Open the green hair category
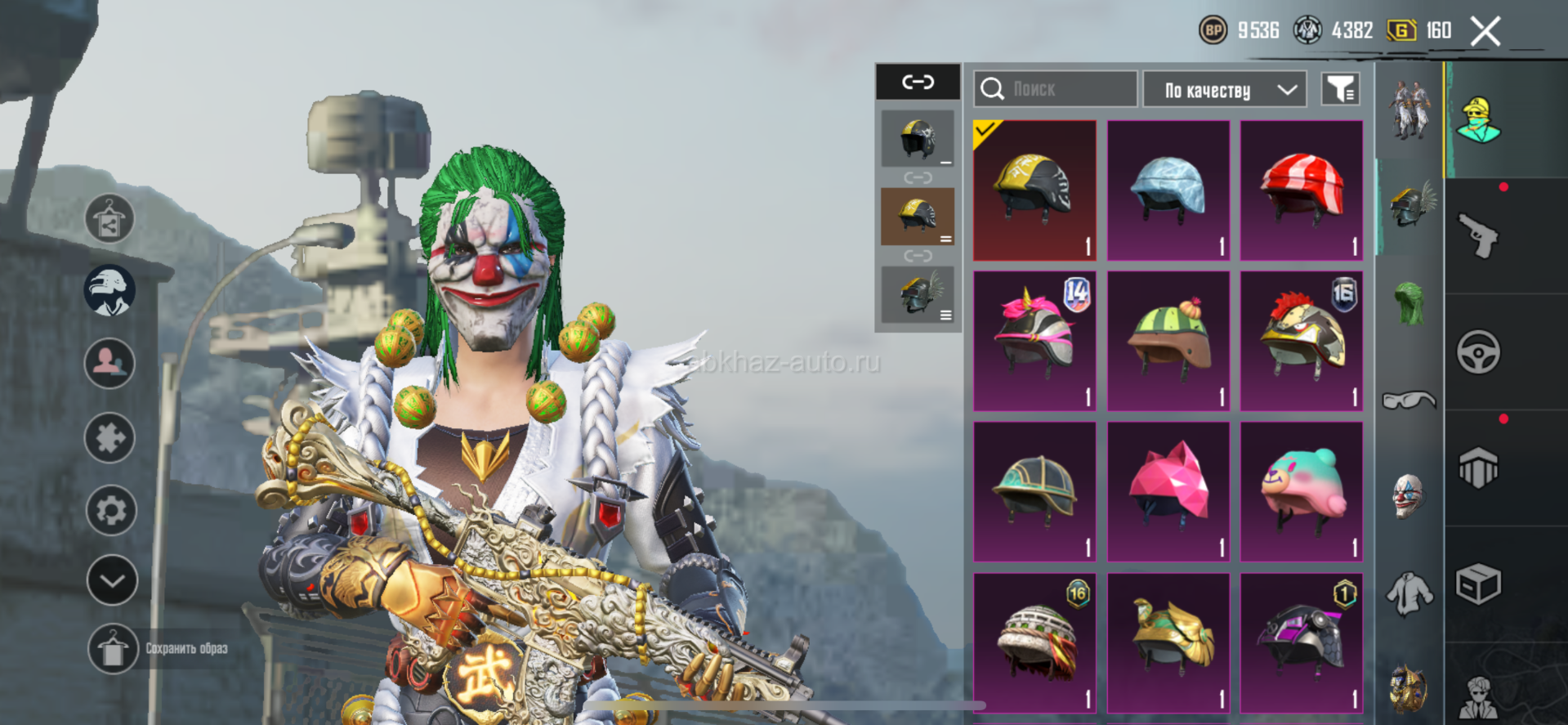Viewport: 1568px width, 725px height. [x=1409, y=303]
